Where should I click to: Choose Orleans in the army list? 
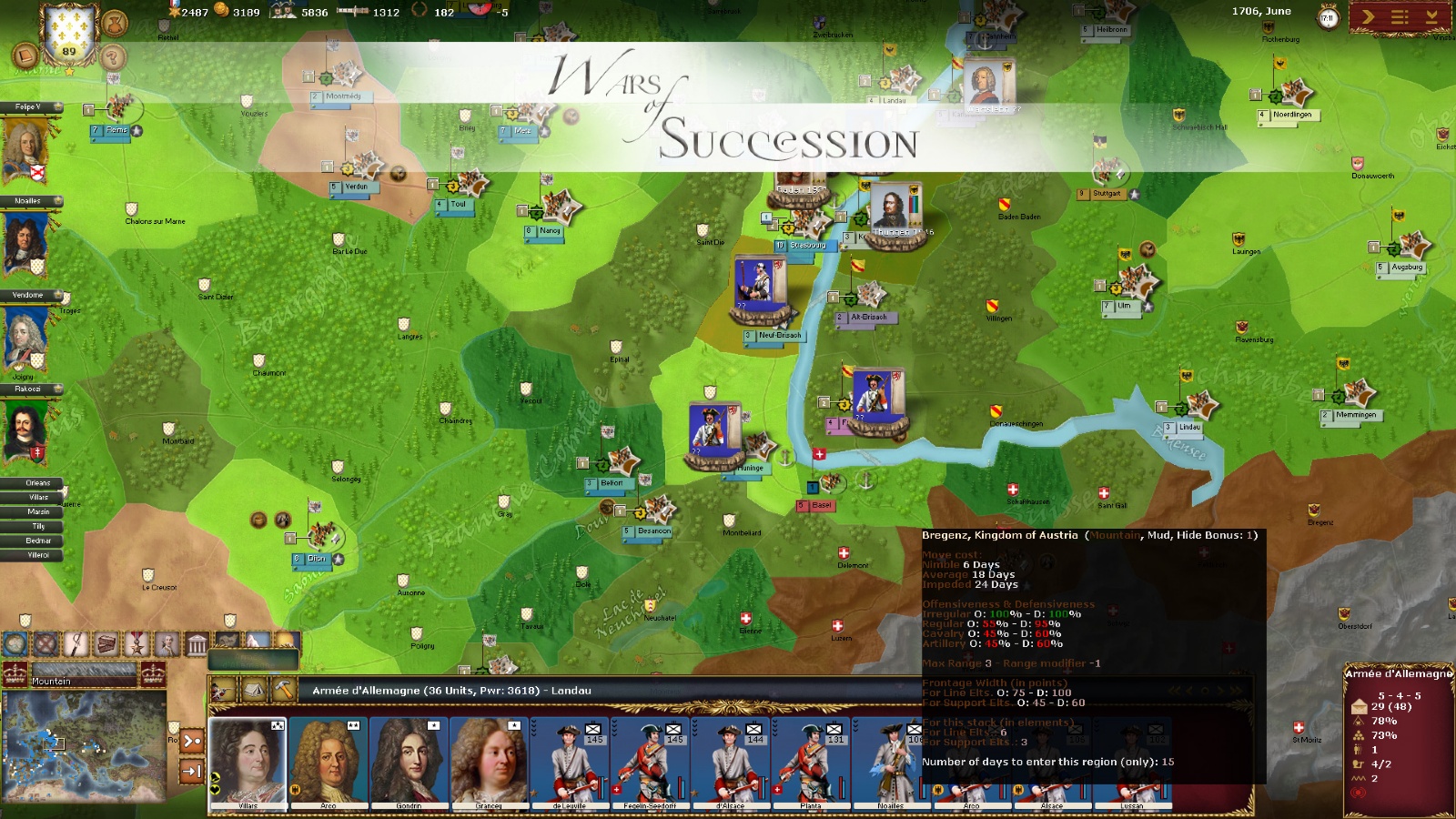pyautogui.click(x=38, y=483)
